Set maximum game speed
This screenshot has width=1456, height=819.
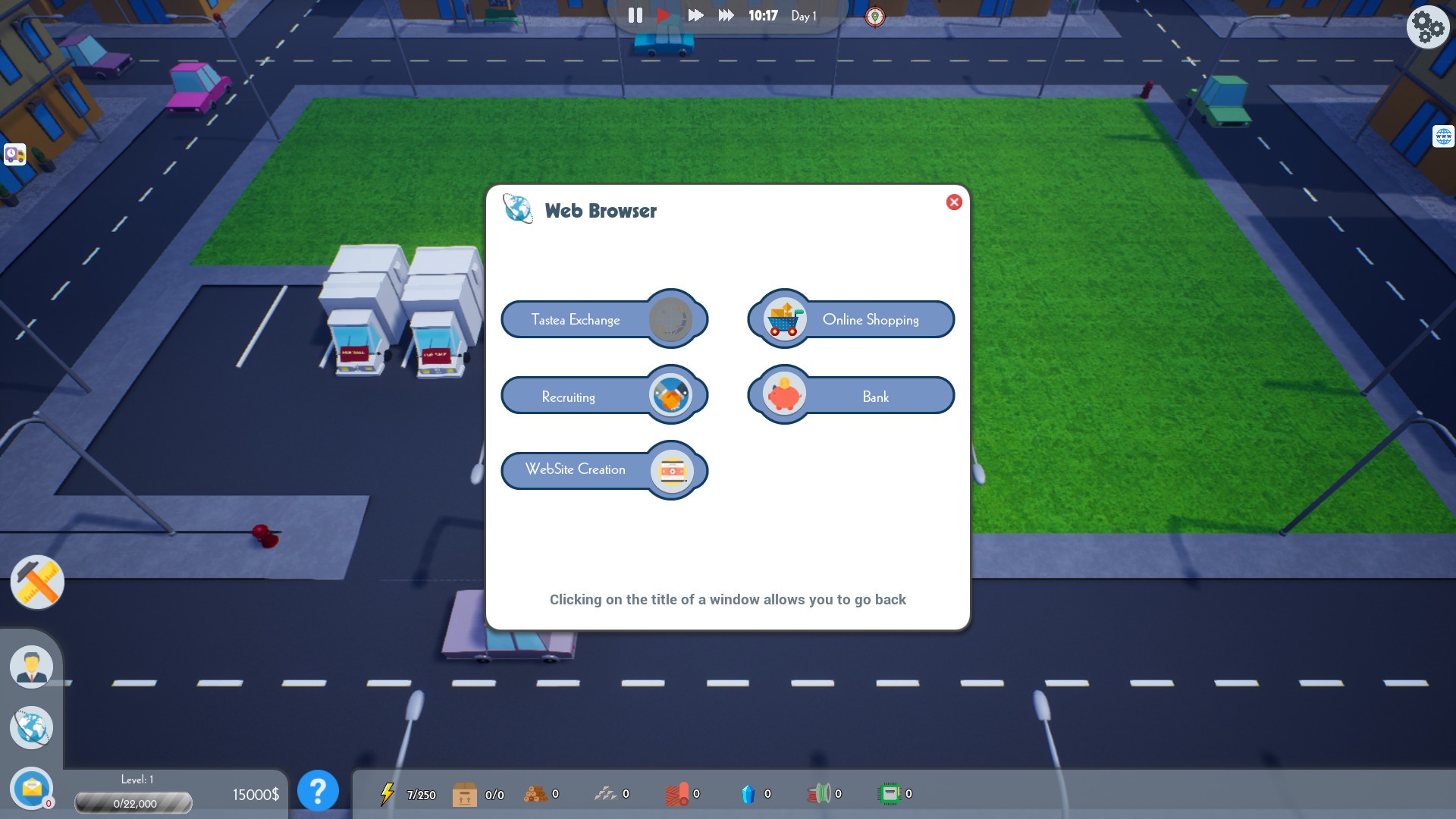[x=726, y=14]
